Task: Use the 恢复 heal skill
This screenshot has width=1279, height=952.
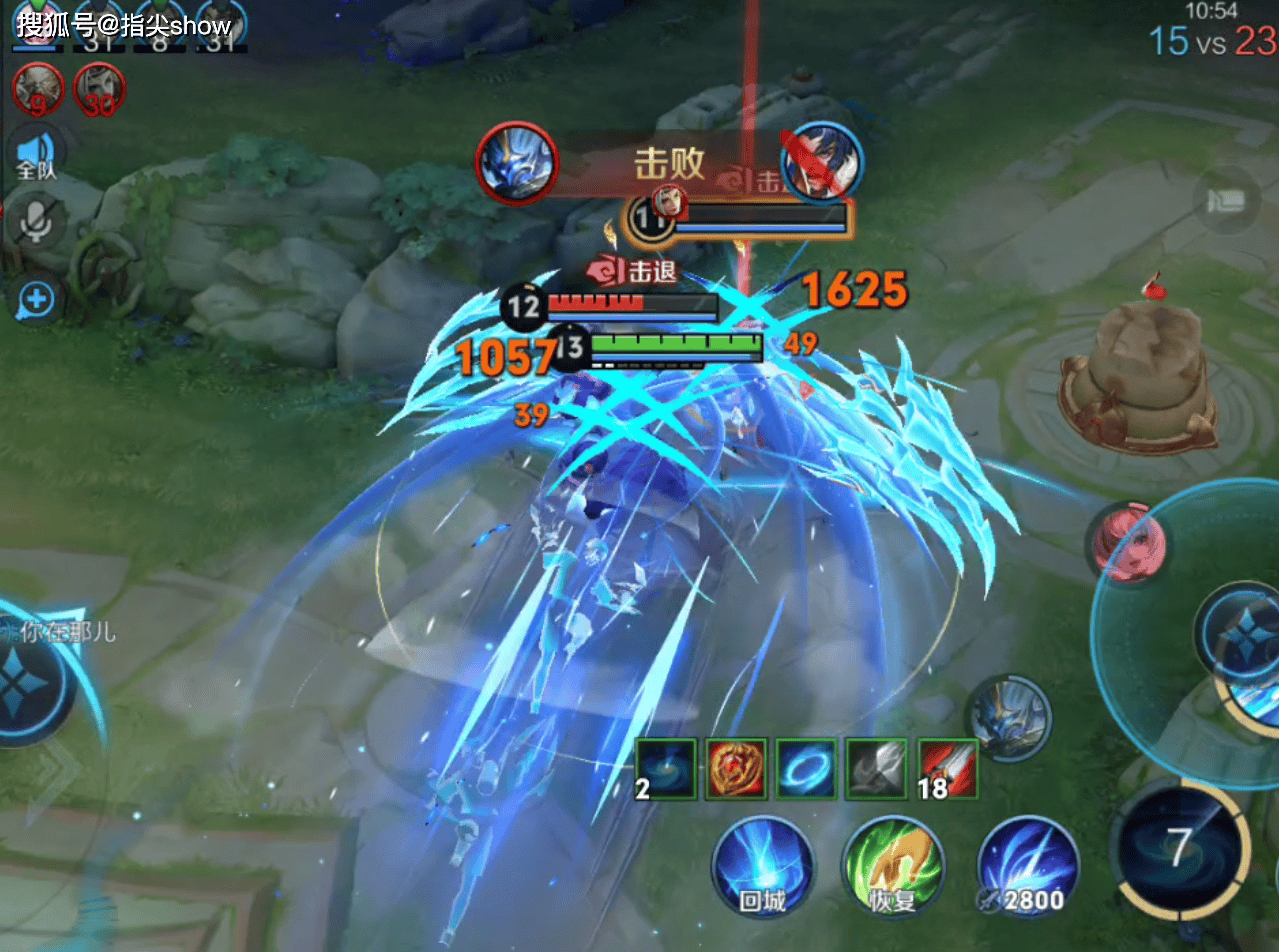Action: point(893,866)
